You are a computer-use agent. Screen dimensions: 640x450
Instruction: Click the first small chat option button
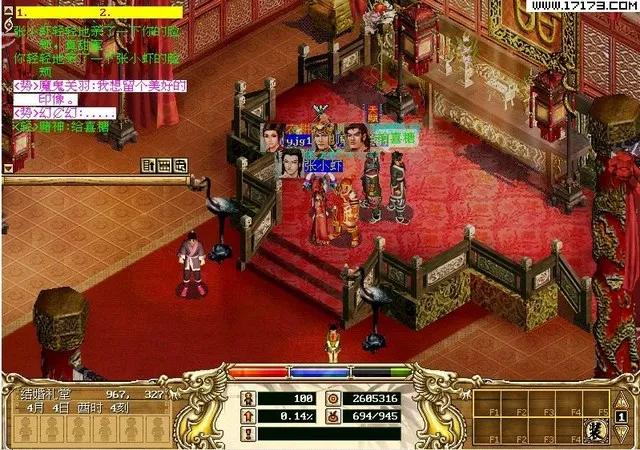149,165
